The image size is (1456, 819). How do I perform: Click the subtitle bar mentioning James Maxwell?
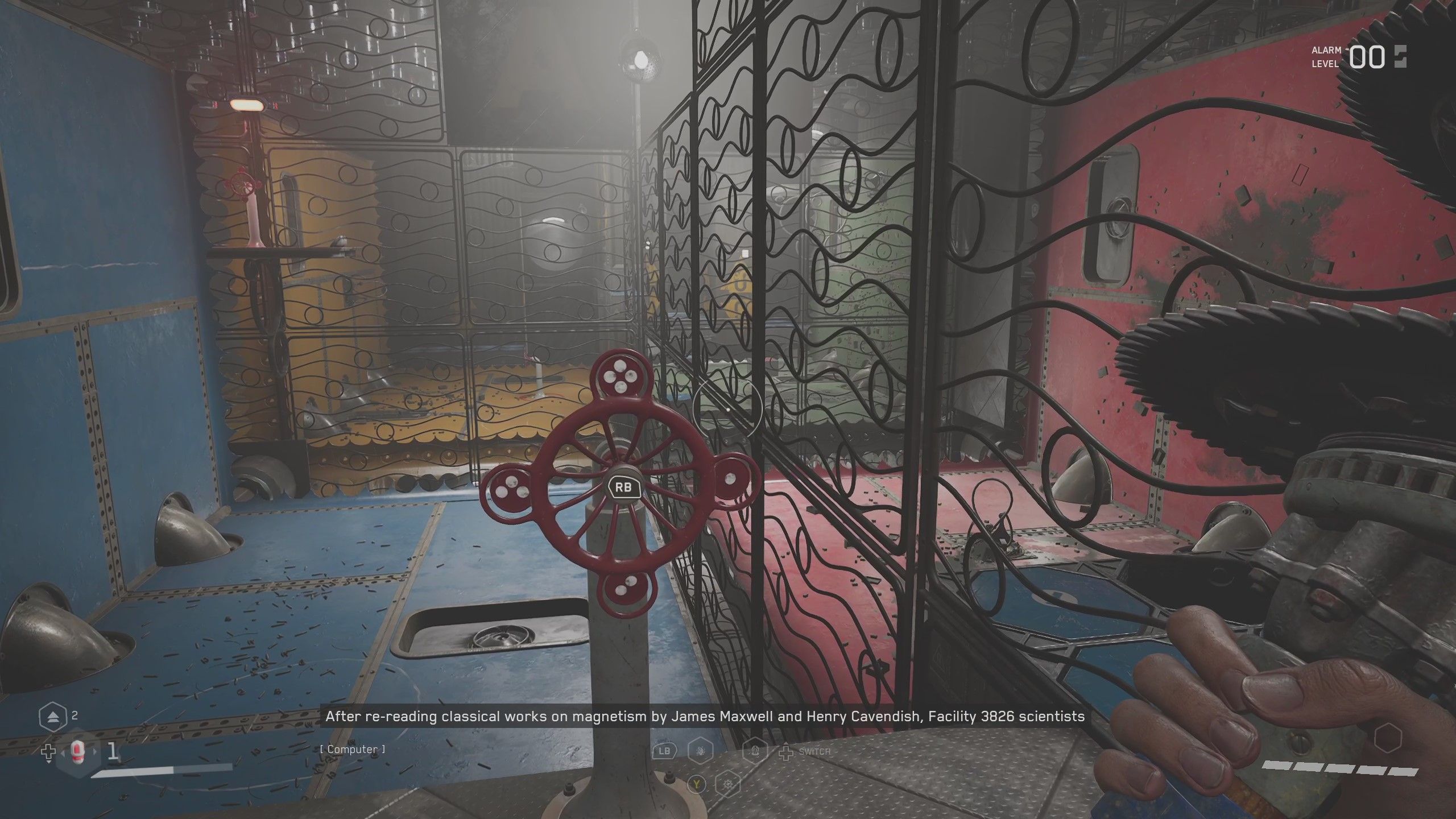coord(705,717)
